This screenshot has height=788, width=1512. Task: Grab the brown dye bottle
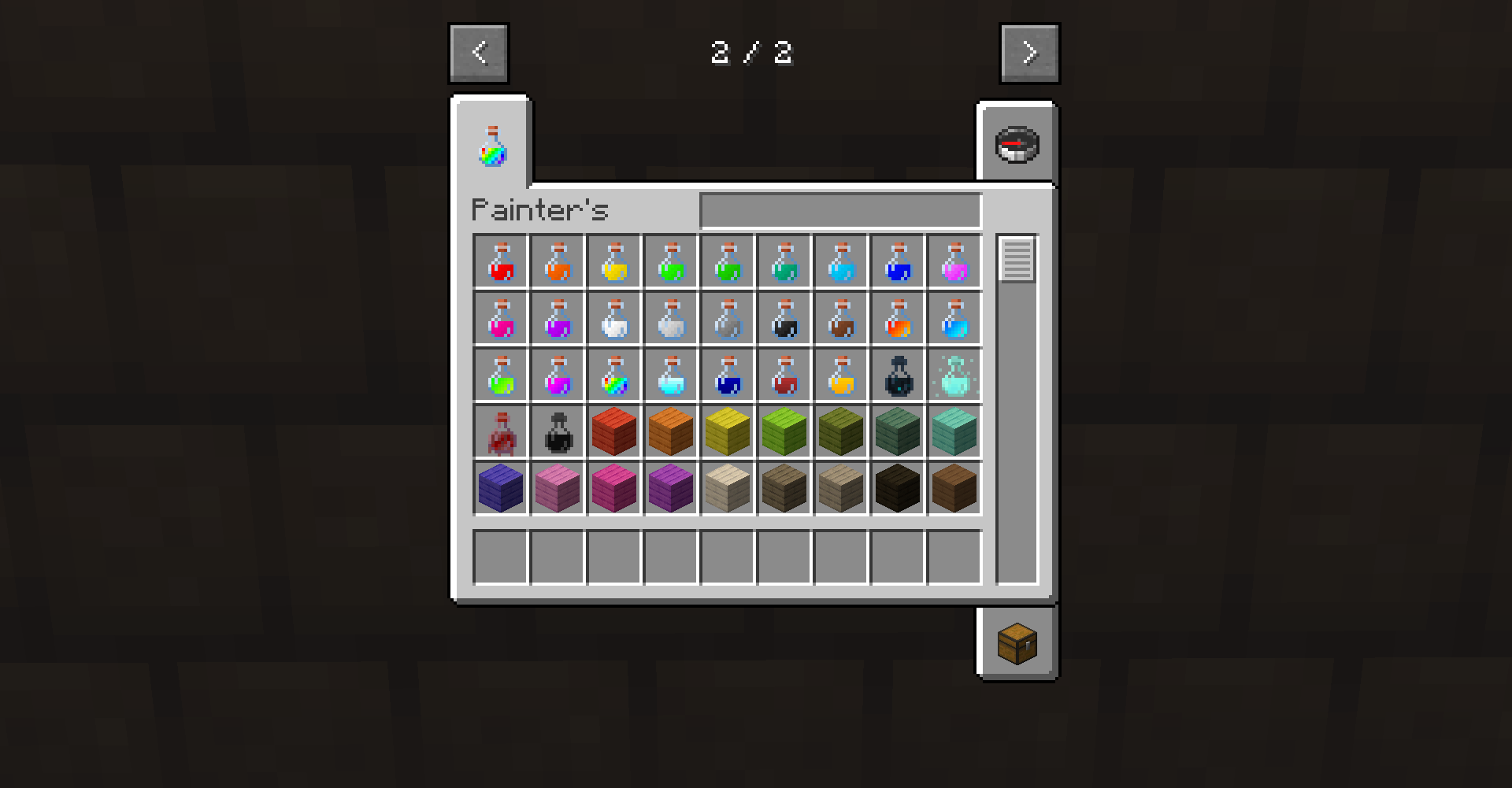(x=840, y=319)
